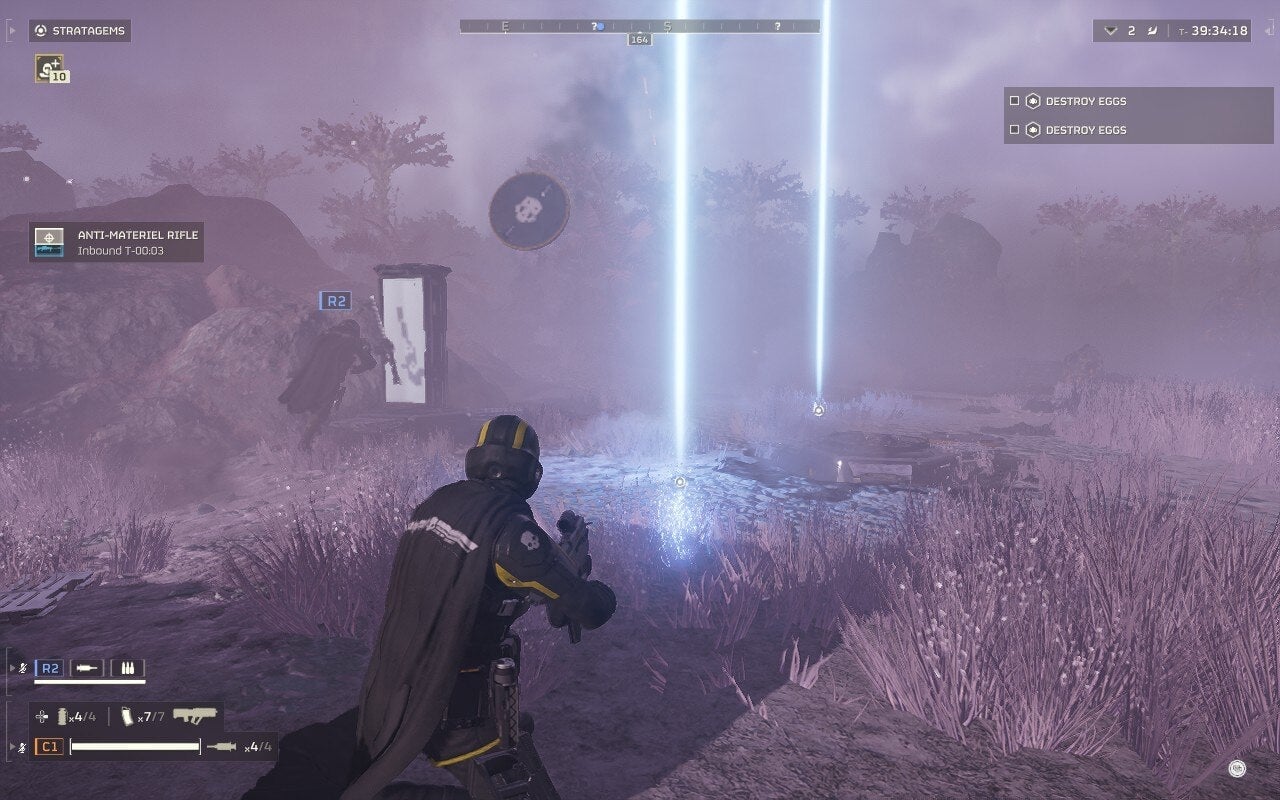Click the equipped rifle weapon icon
The width and height of the screenshot is (1280, 800).
pos(195,716)
